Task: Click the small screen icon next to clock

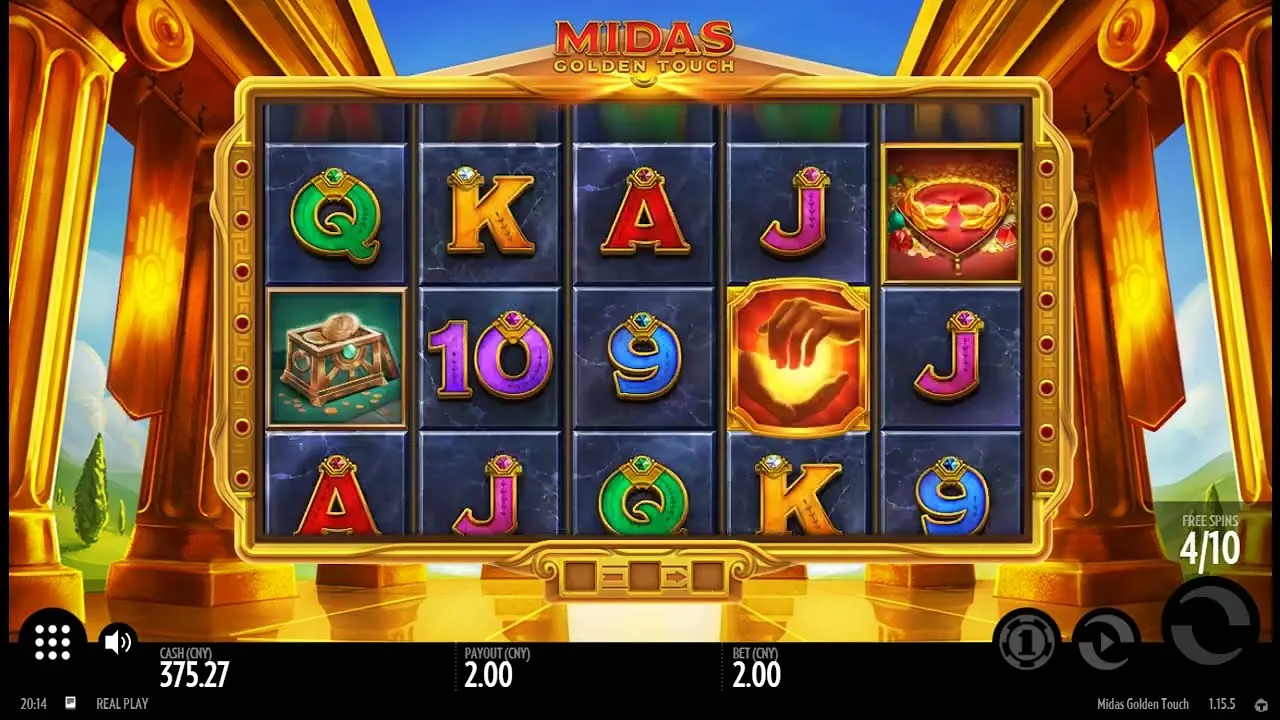Action: click(68, 704)
